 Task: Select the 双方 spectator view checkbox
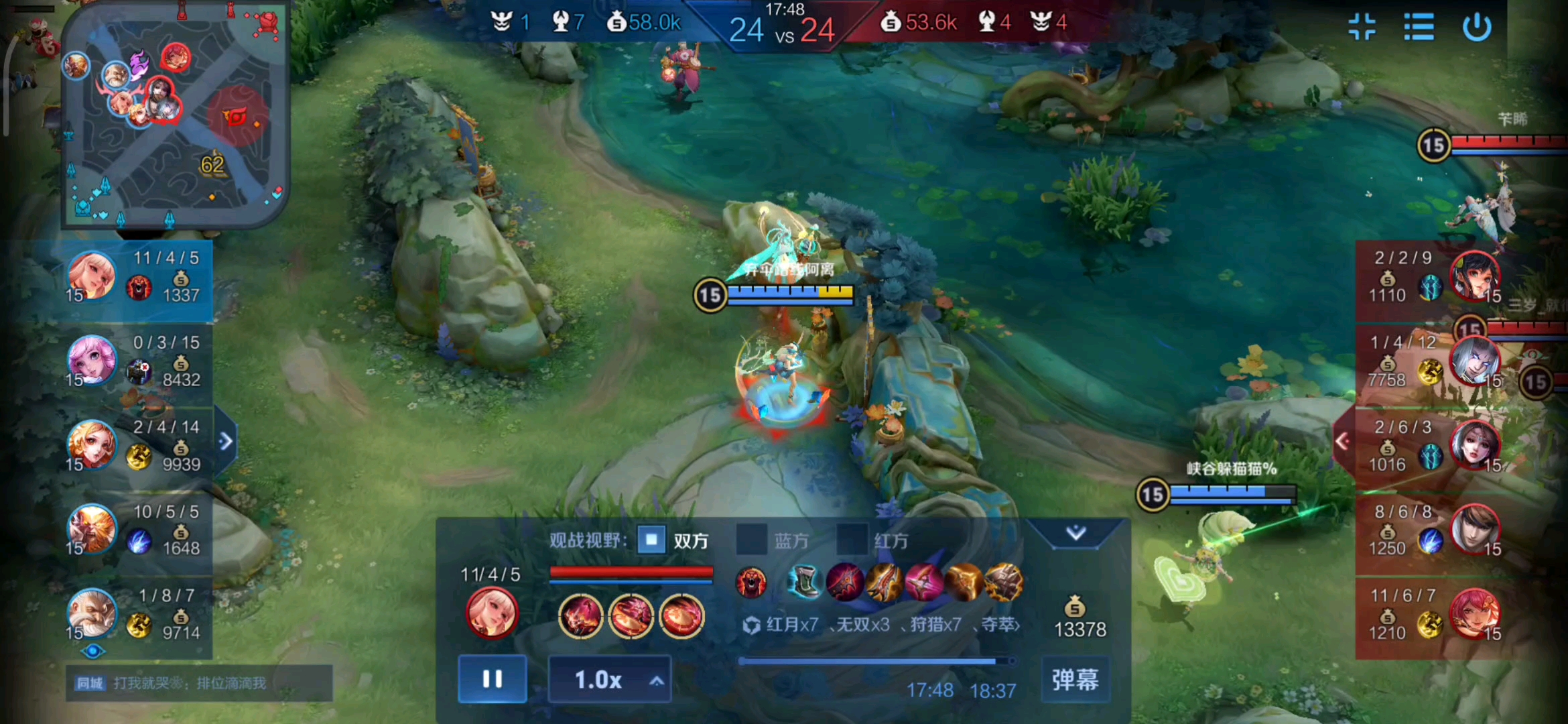point(651,540)
